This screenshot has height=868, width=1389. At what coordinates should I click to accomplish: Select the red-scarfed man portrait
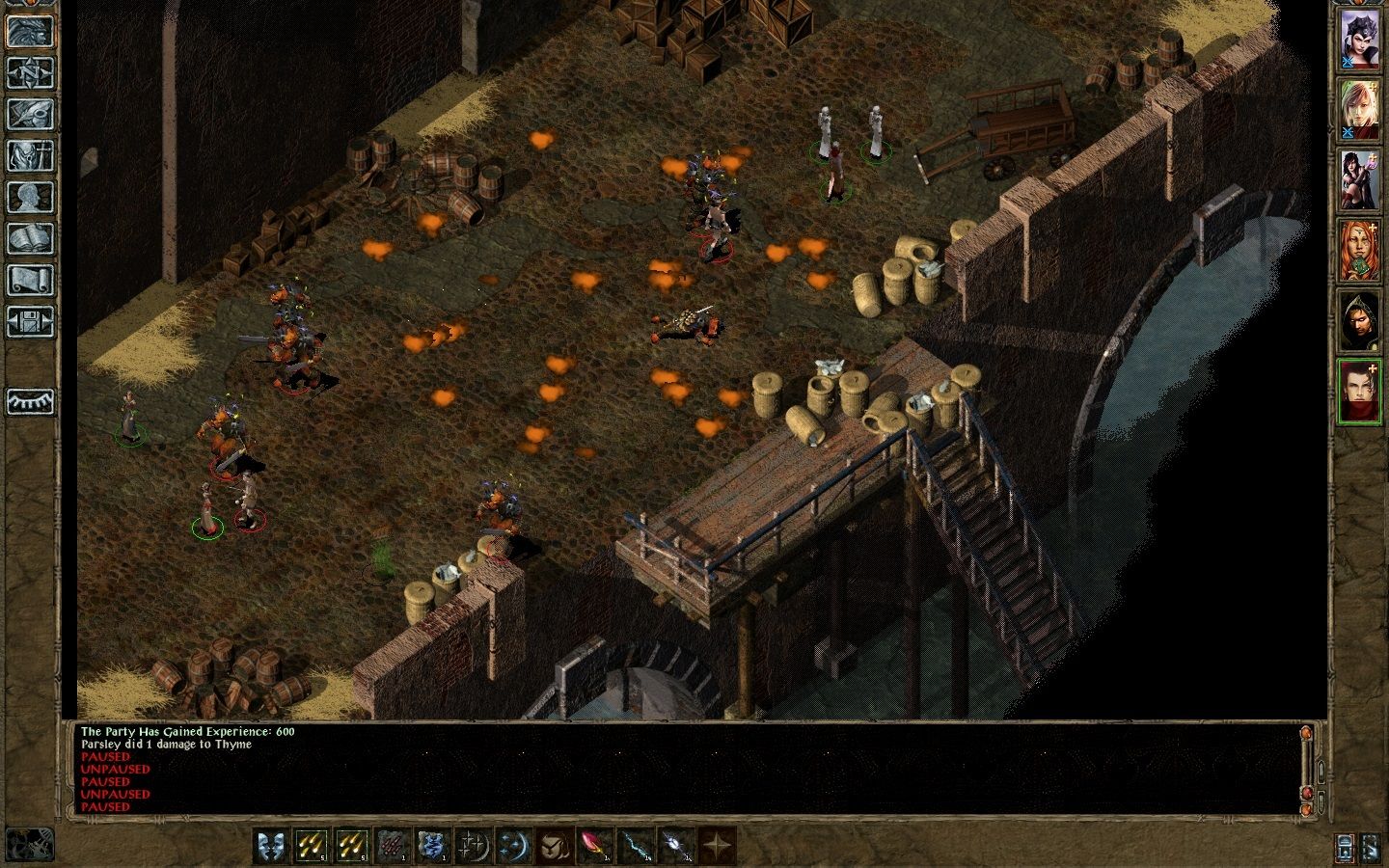coord(1359,391)
